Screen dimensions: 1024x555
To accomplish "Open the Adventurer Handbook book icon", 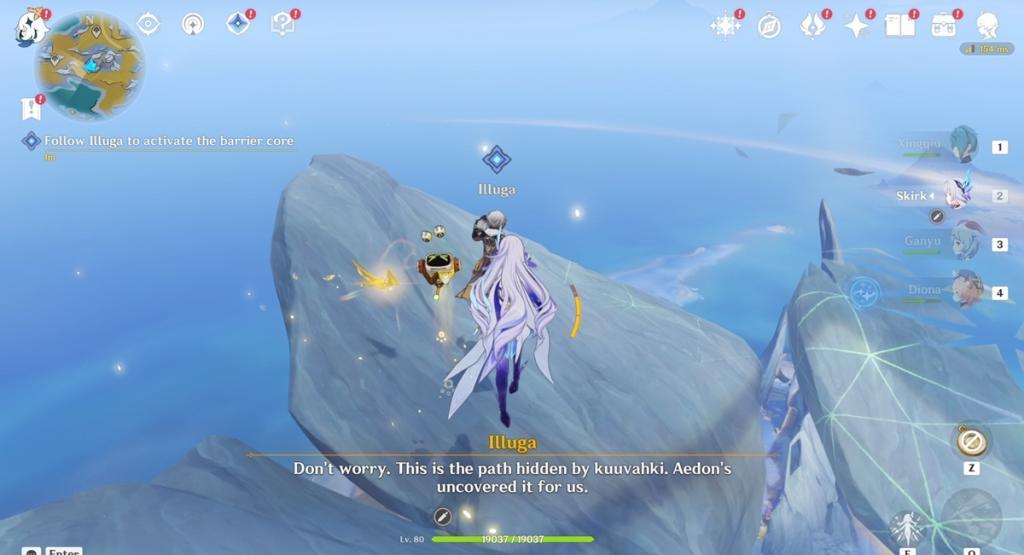I will [900, 25].
